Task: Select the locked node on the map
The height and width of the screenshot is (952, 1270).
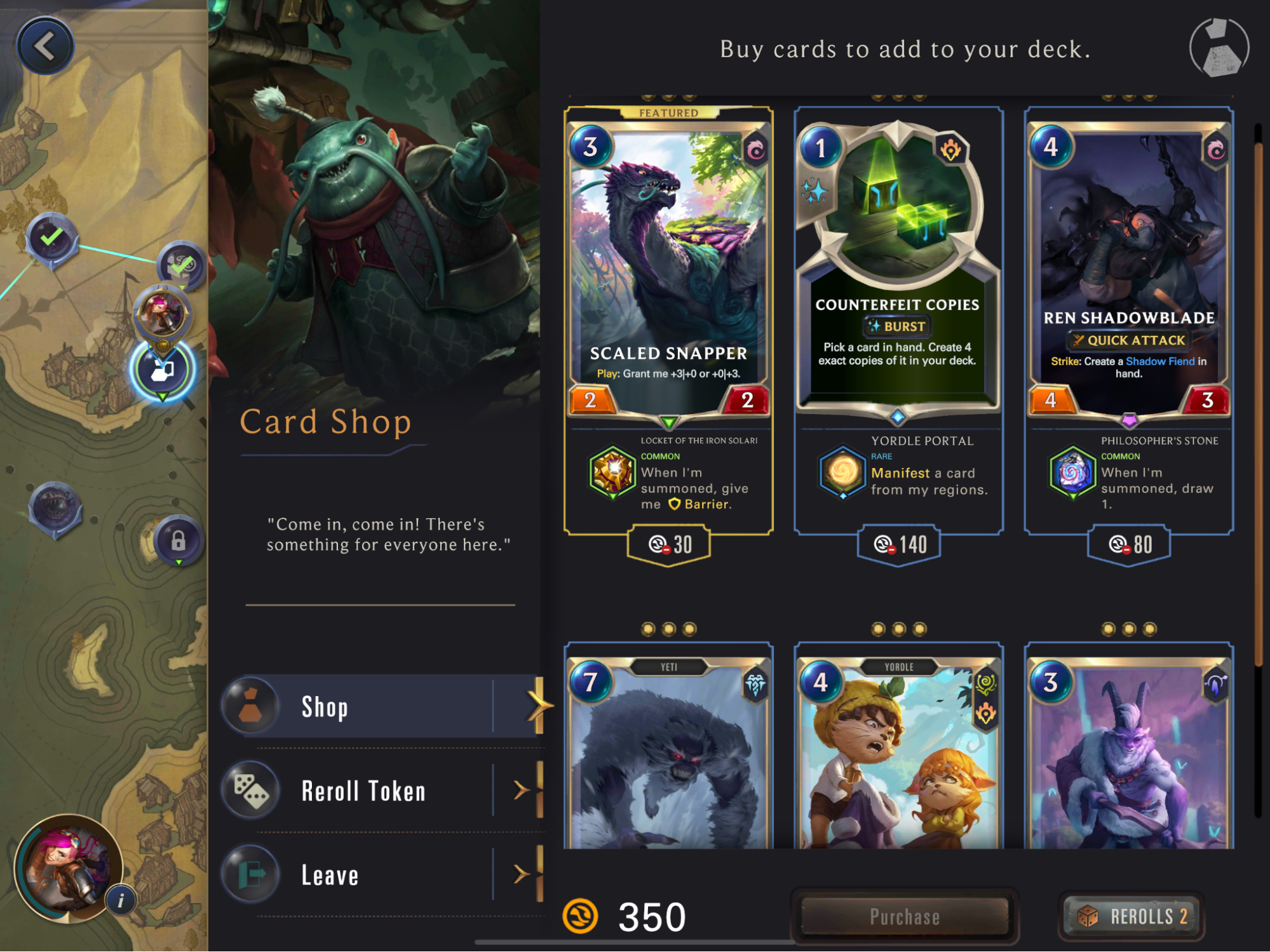Action: pos(179,541)
